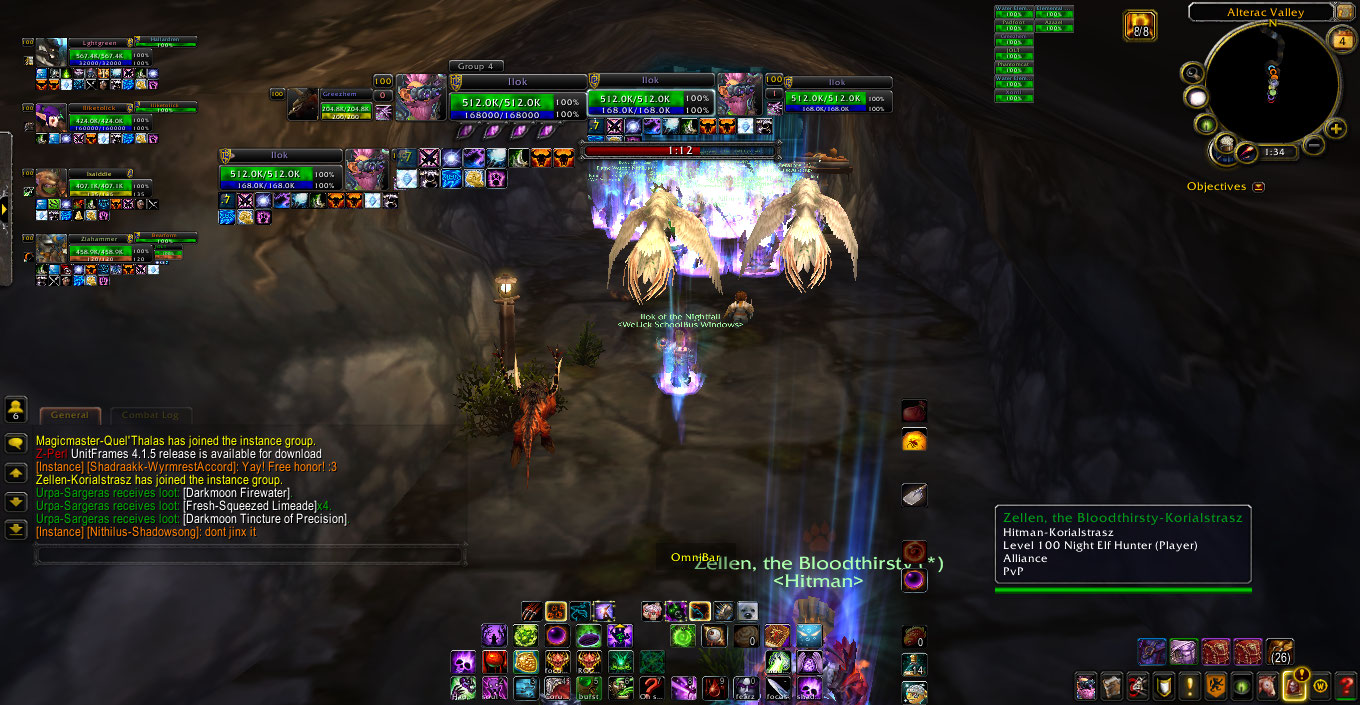Open the Shop button with gold W
1360x705 pixels.
coord(1320,687)
